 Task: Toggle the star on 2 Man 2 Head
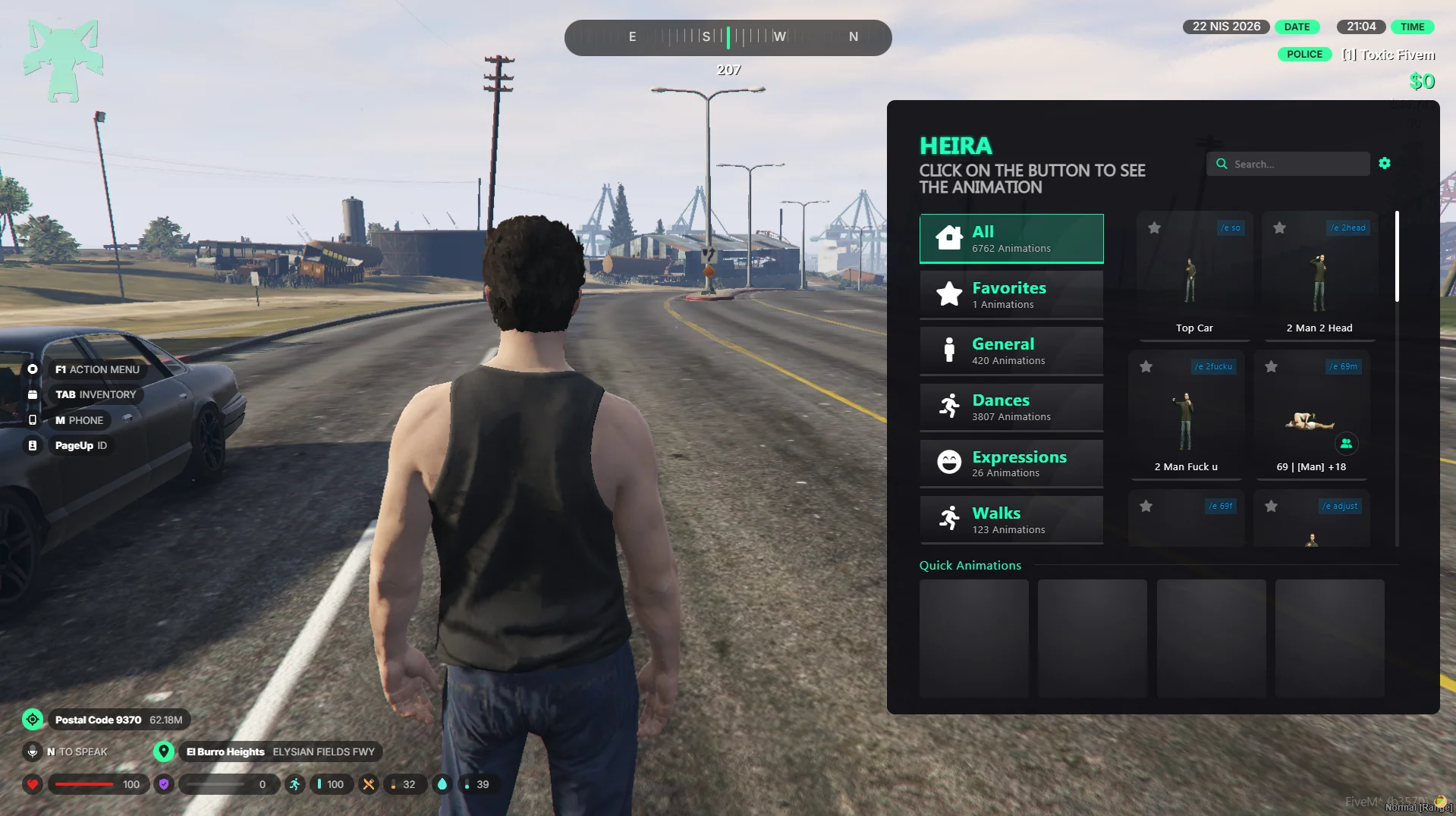pos(1279,228)
